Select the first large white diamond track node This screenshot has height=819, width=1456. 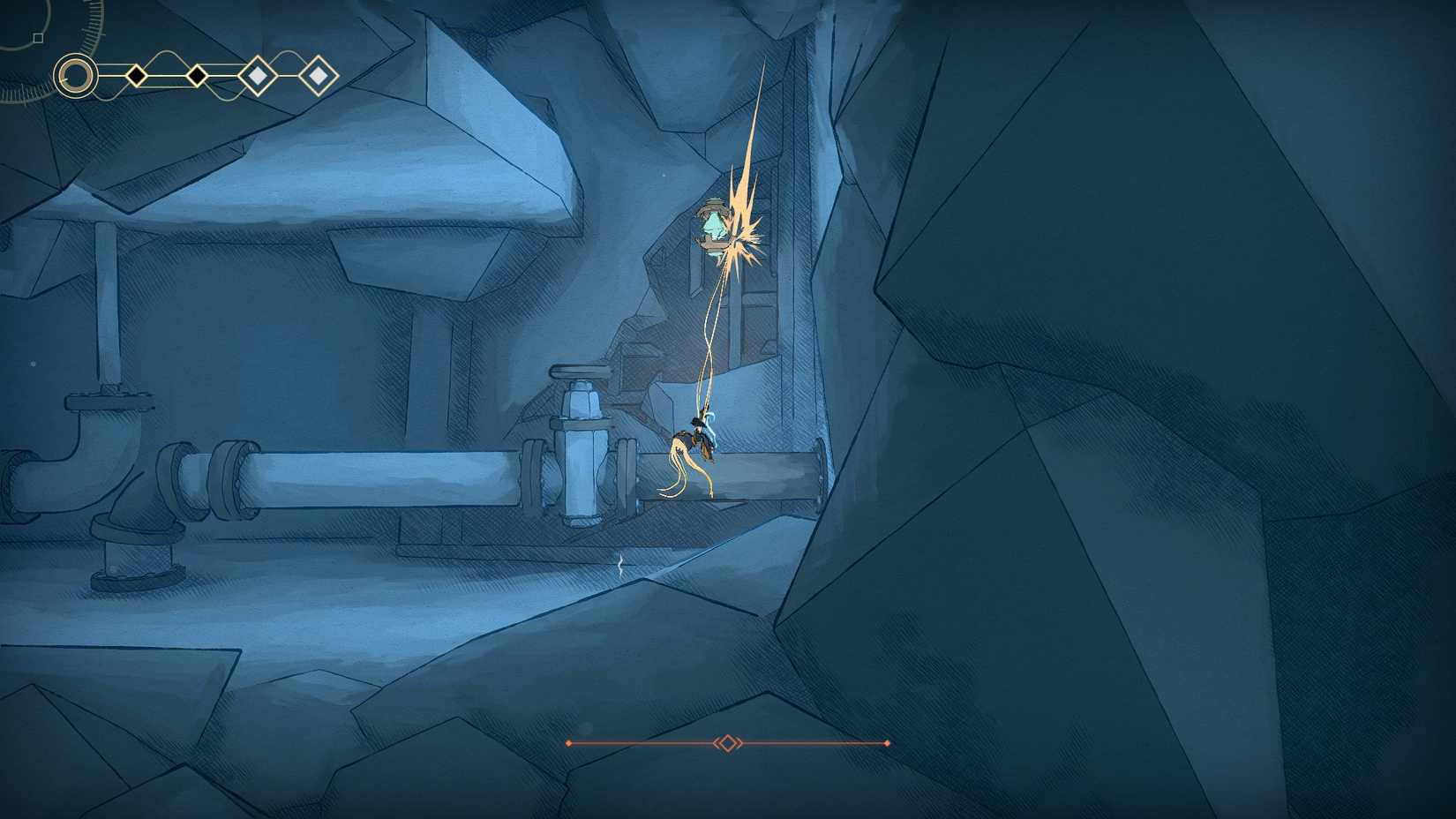coord(257,74)
